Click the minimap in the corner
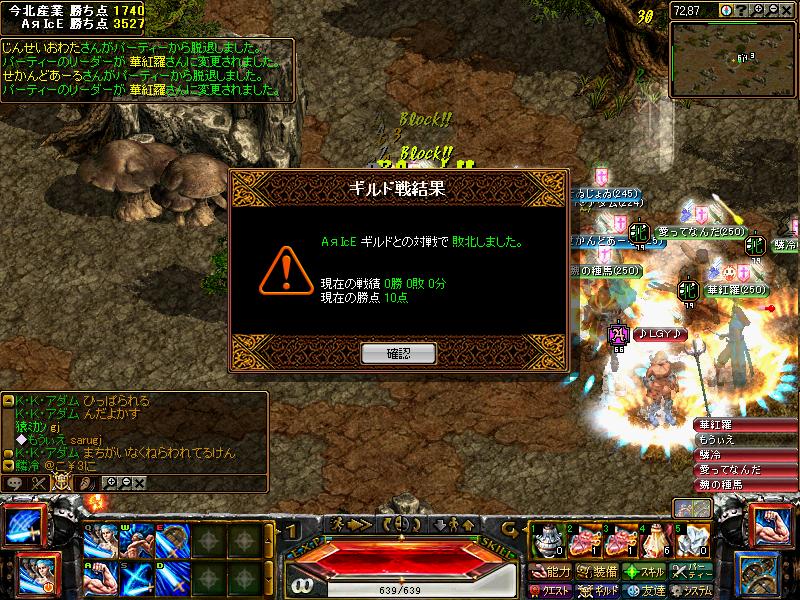Viewport: 800px width, 600px height. [x=734, y=48]
